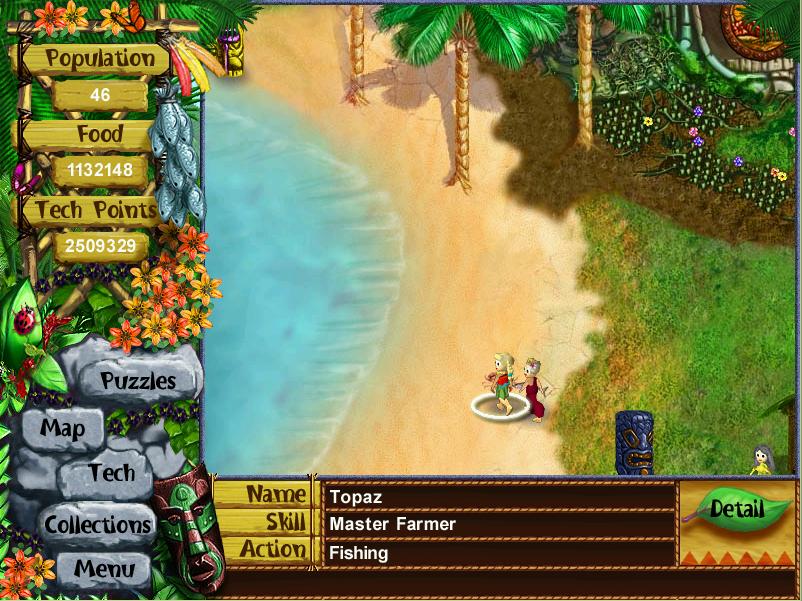802x601 pixels.
Task: Open the Puzzles screen
Action: (x=138, y=381)
